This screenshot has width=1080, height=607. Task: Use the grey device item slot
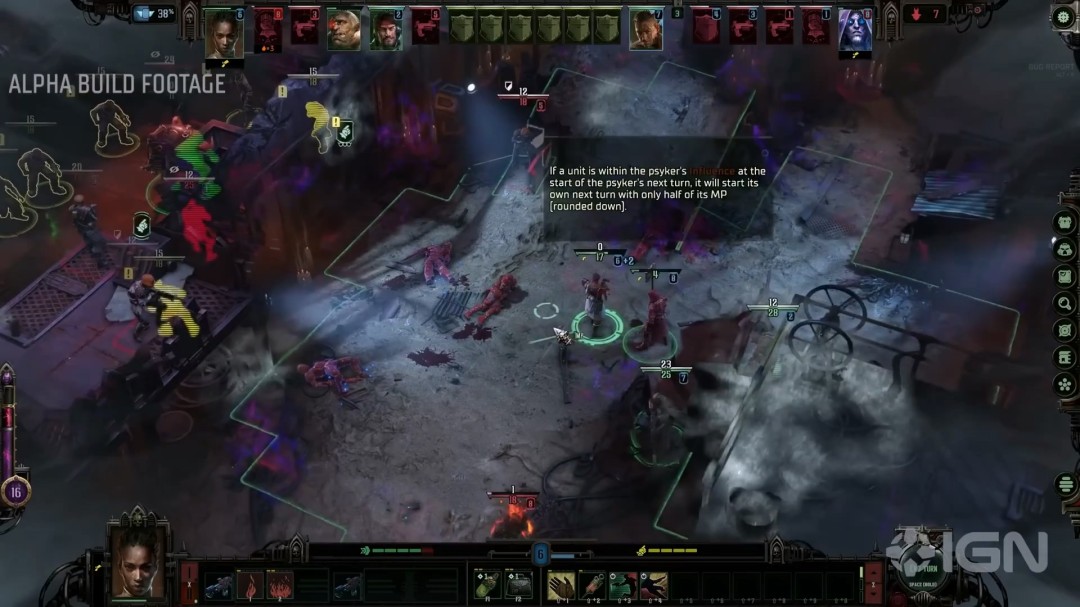(518, 585)
